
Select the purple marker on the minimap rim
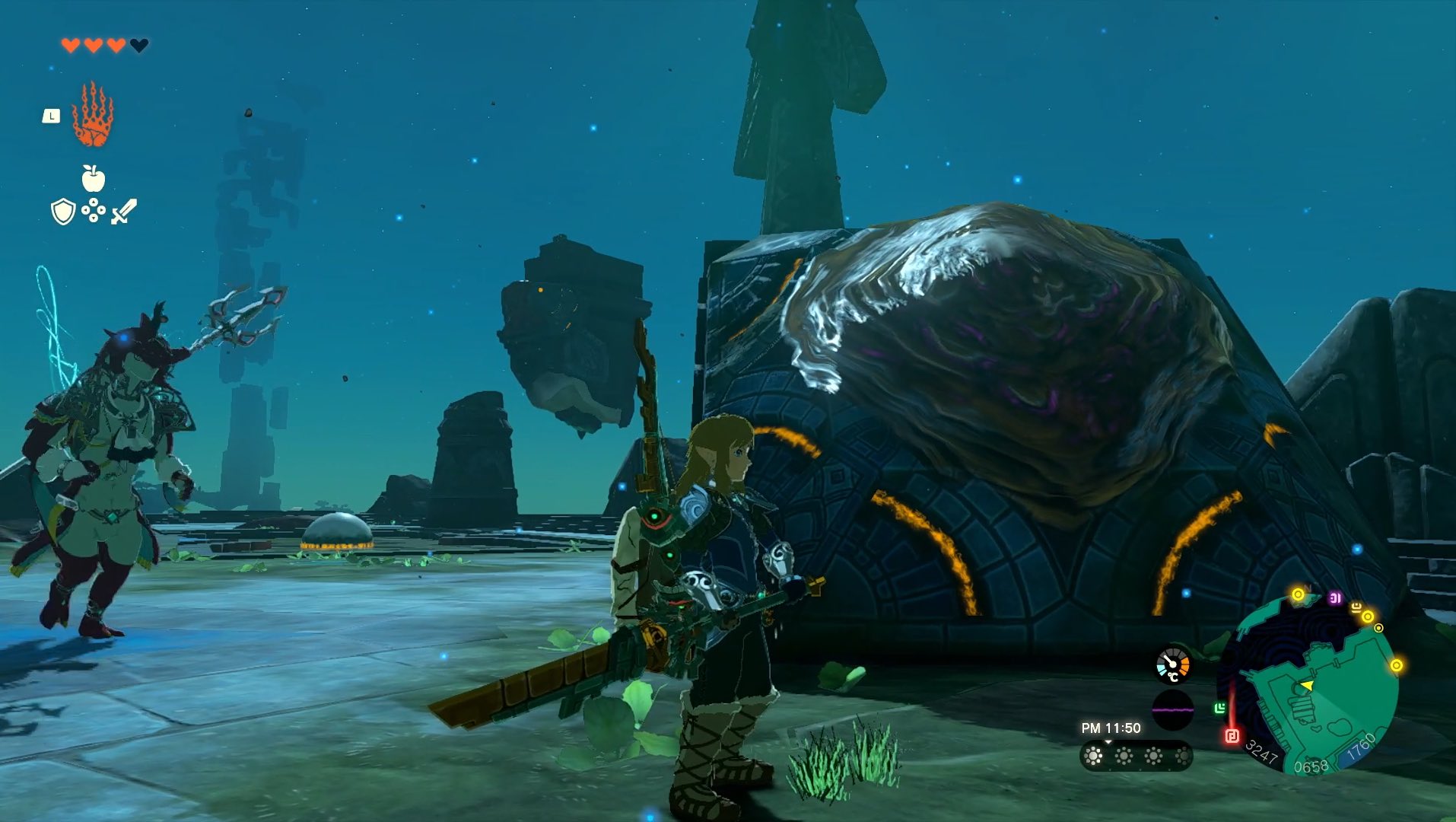click(x=1335, y=598)
